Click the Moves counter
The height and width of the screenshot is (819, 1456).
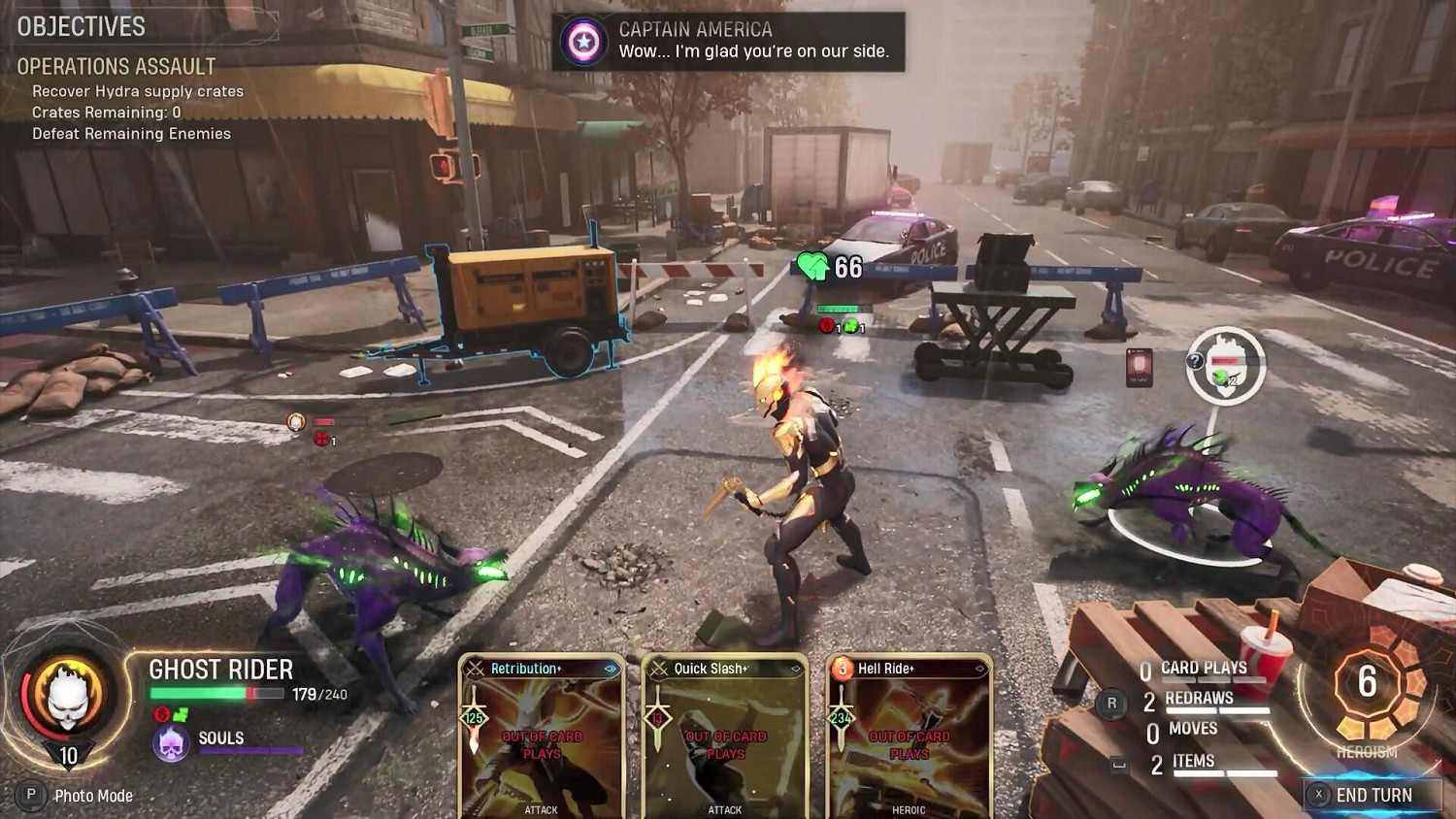(x=1192, y=730)
